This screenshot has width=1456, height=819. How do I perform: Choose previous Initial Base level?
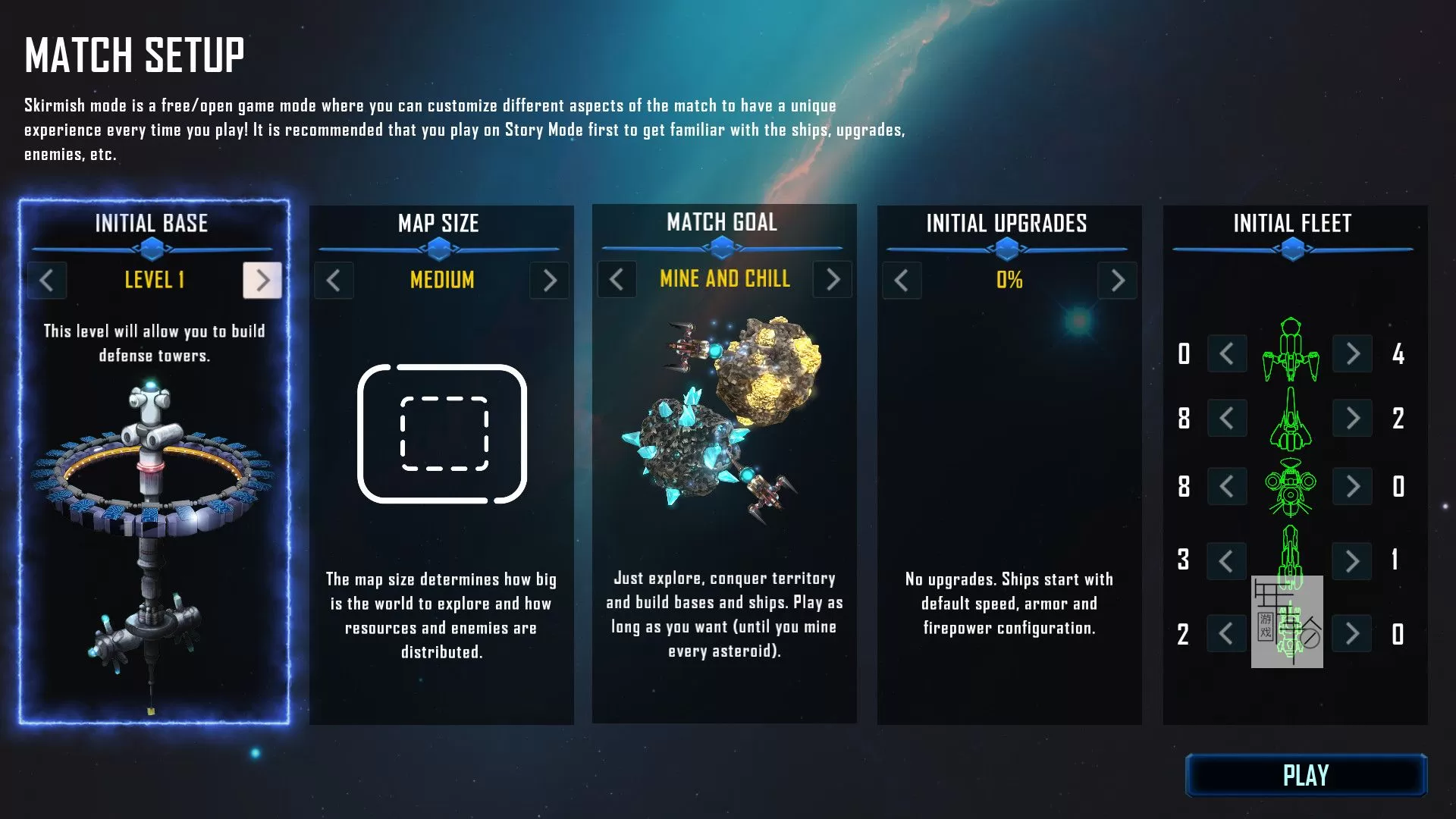click(x=47, y=280)
